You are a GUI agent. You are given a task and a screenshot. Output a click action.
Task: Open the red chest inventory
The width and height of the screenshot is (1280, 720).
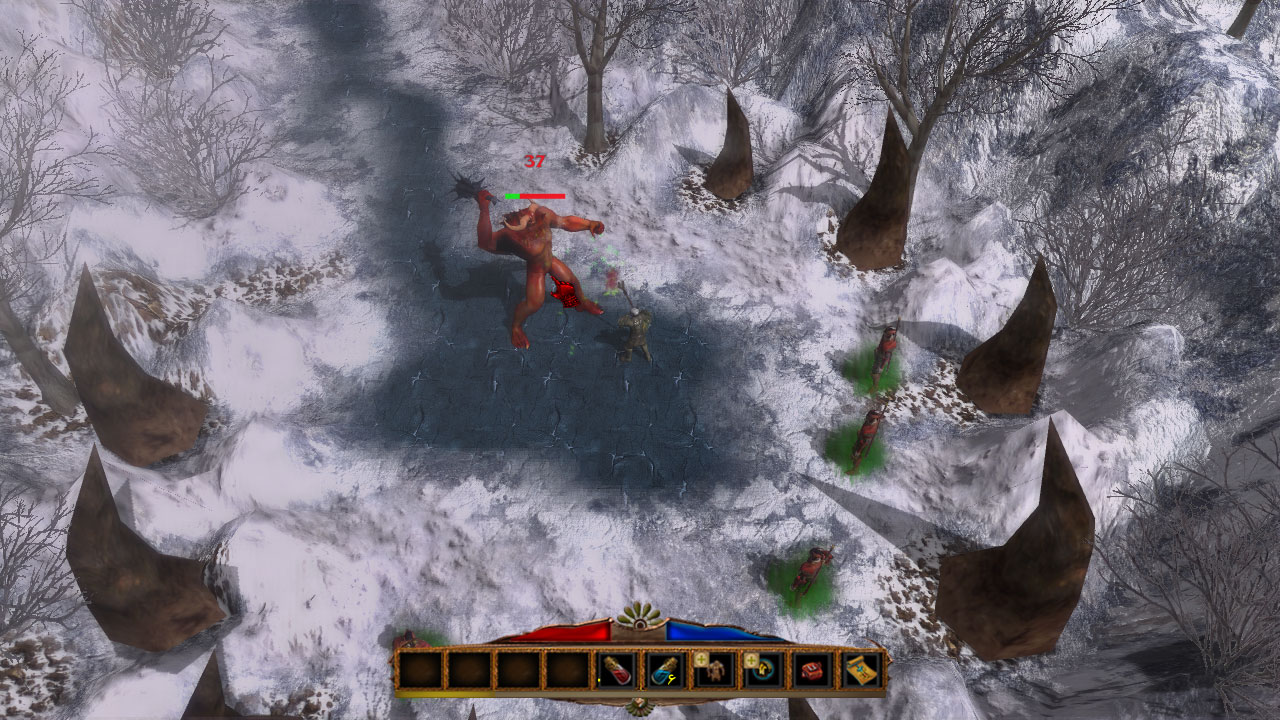(x=812, y=670)
